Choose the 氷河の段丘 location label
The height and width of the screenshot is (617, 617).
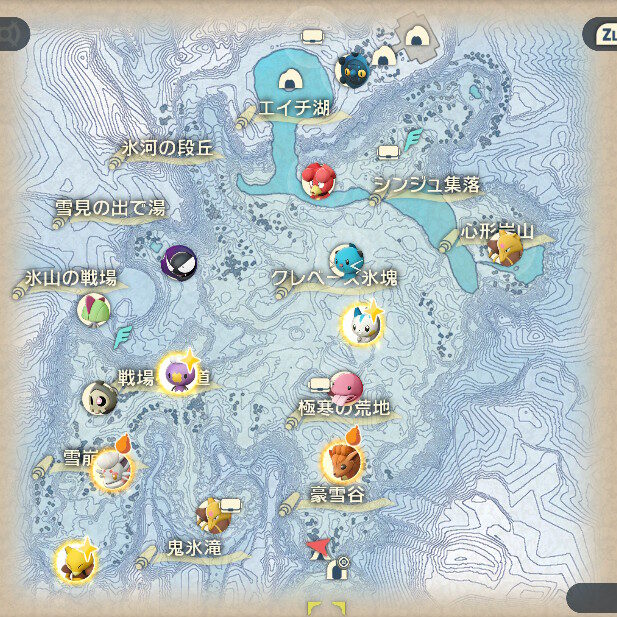click(167, 149)
